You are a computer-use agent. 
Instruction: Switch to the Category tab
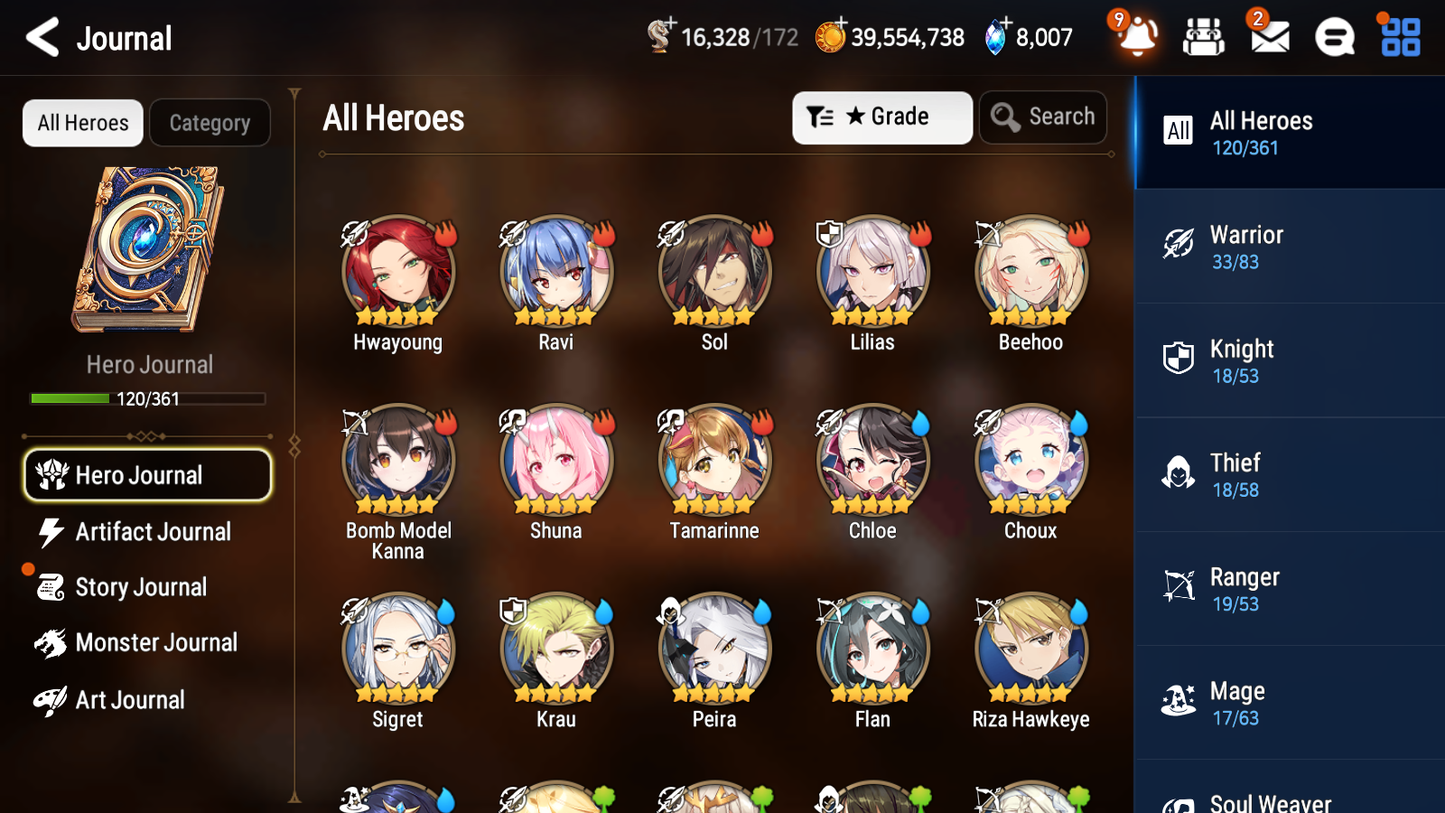[210, 122]
